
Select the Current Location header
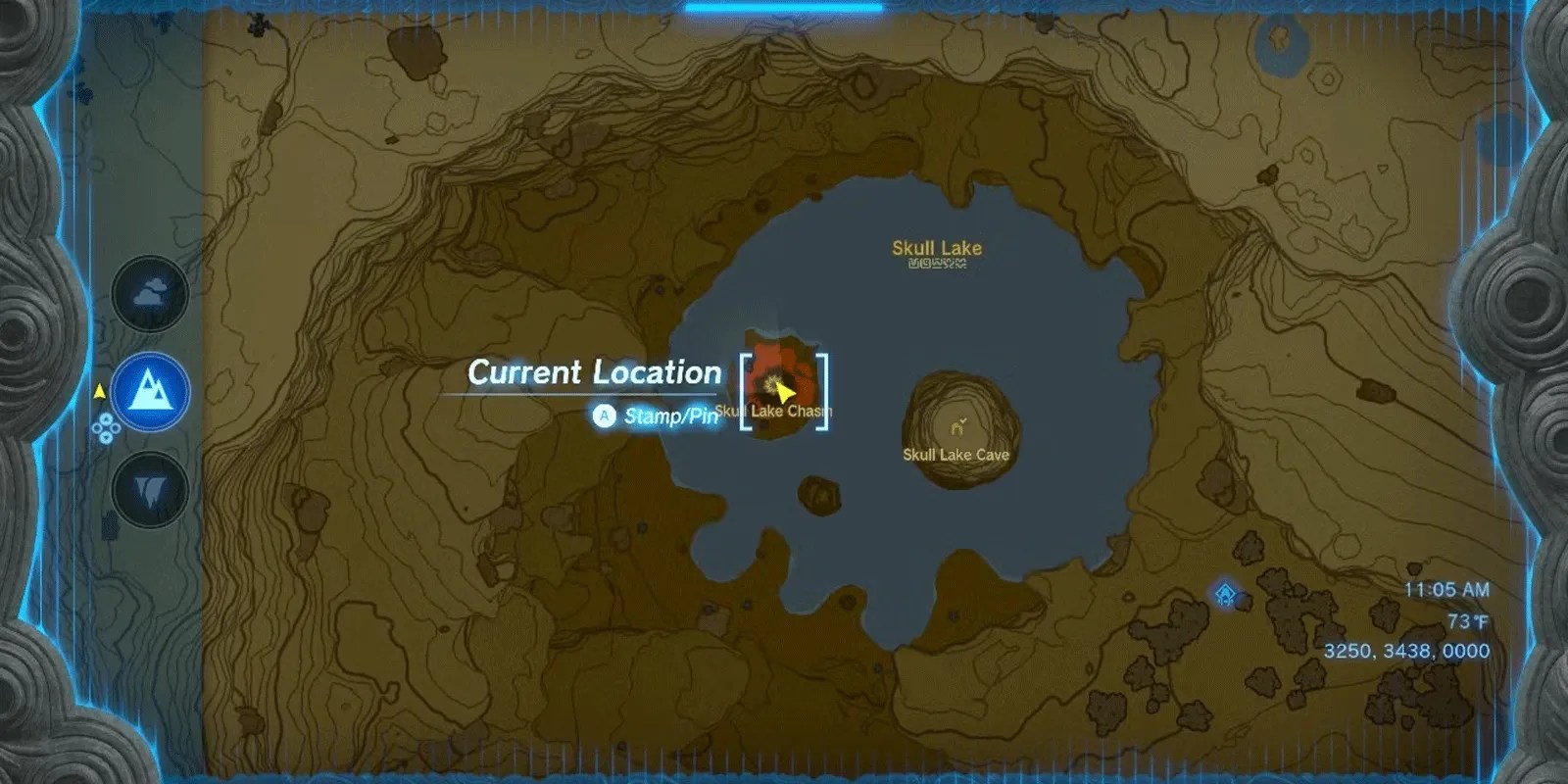click(x=593, y=371)
